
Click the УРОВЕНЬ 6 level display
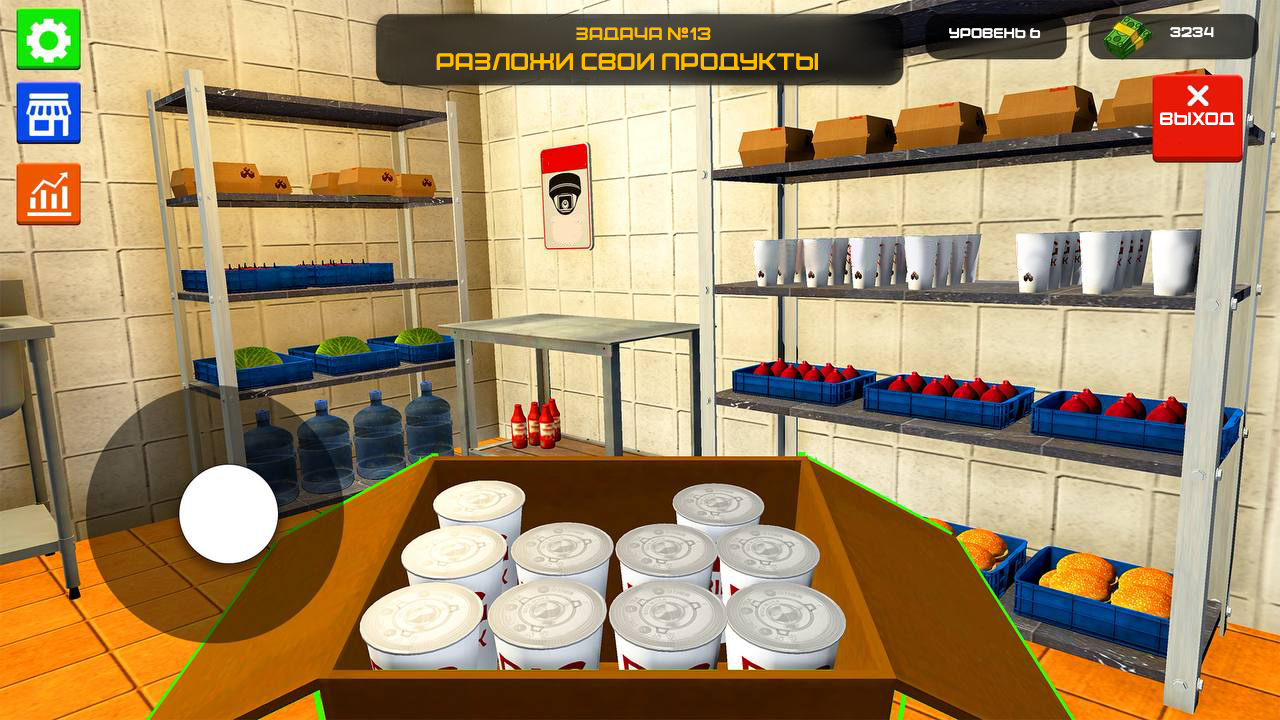[x=995, y=31]
